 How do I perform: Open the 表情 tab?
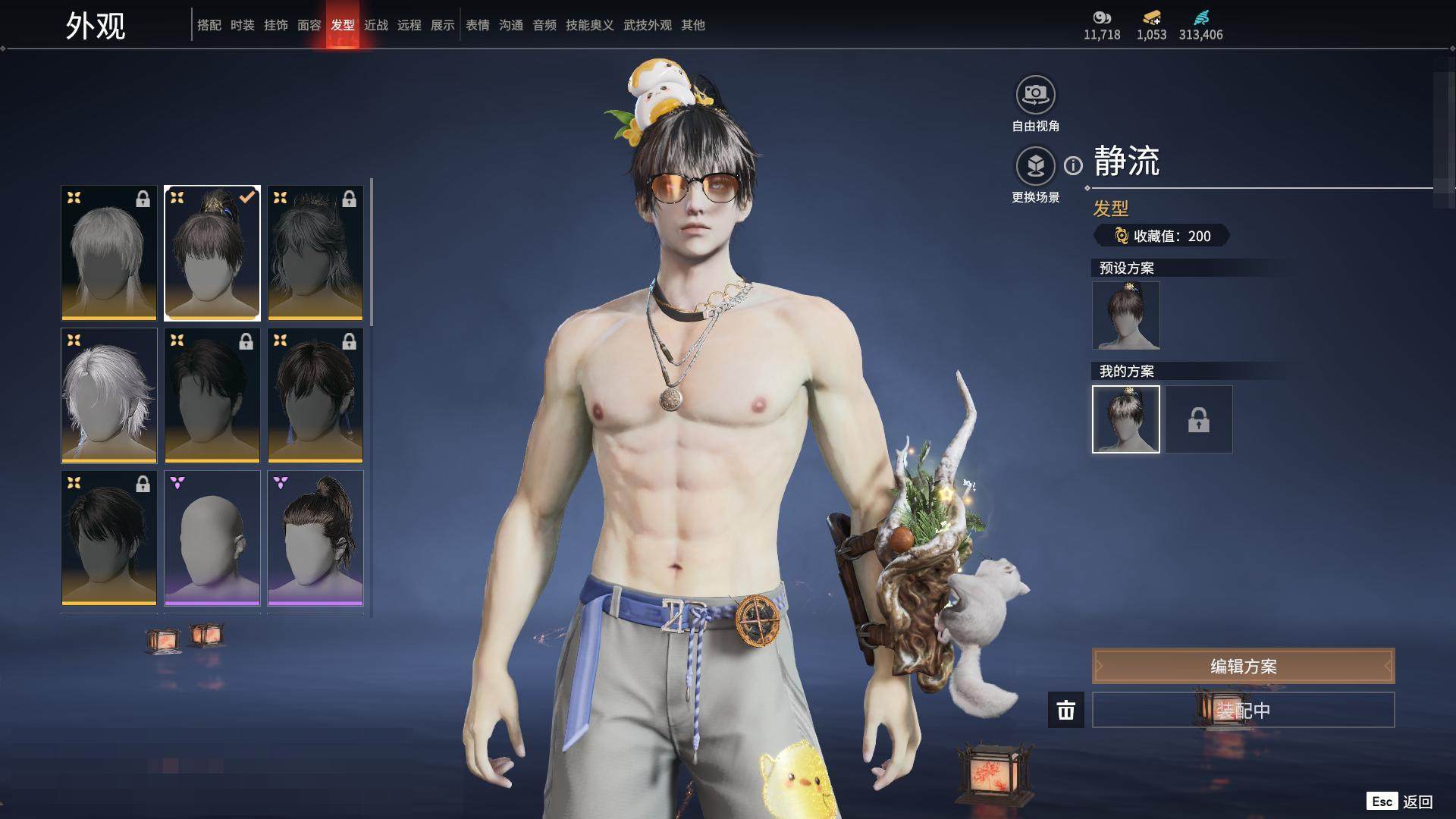(x=478, y=25)
